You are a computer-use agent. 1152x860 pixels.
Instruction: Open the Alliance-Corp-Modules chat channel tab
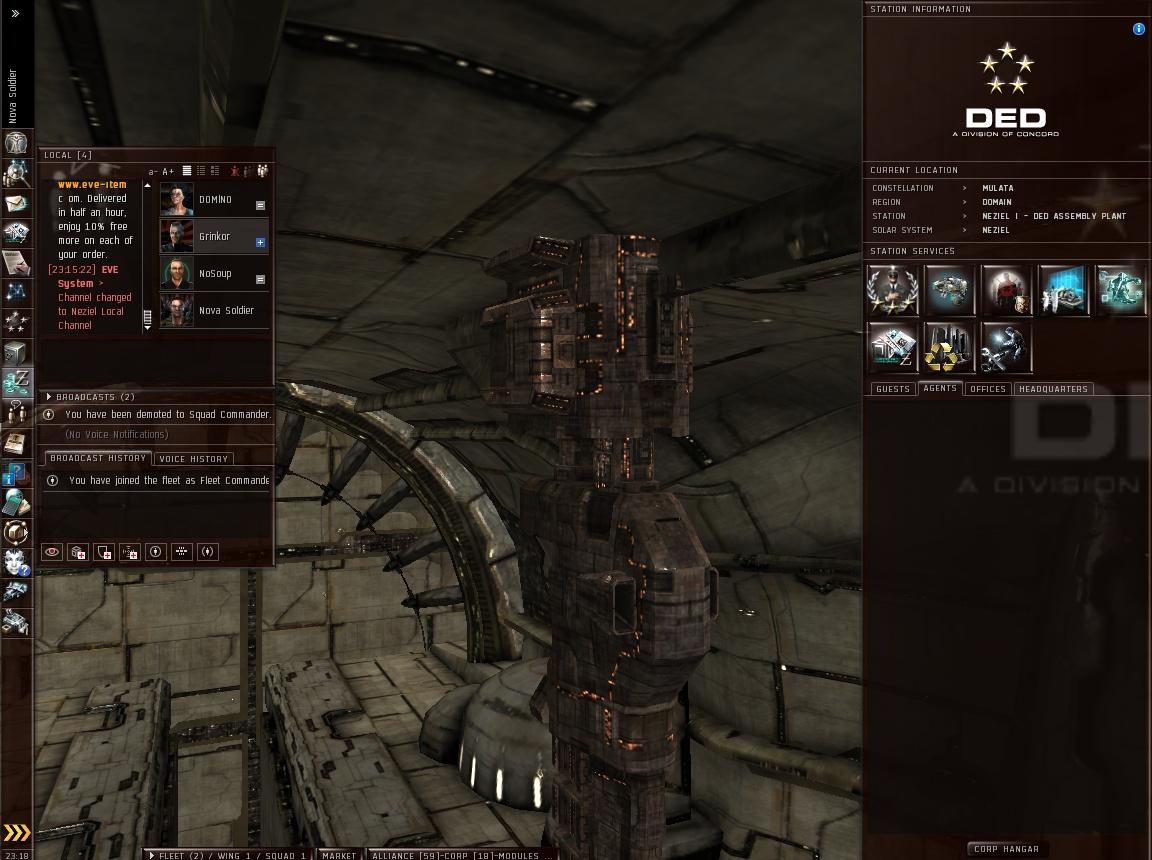[x=461, y=855]
